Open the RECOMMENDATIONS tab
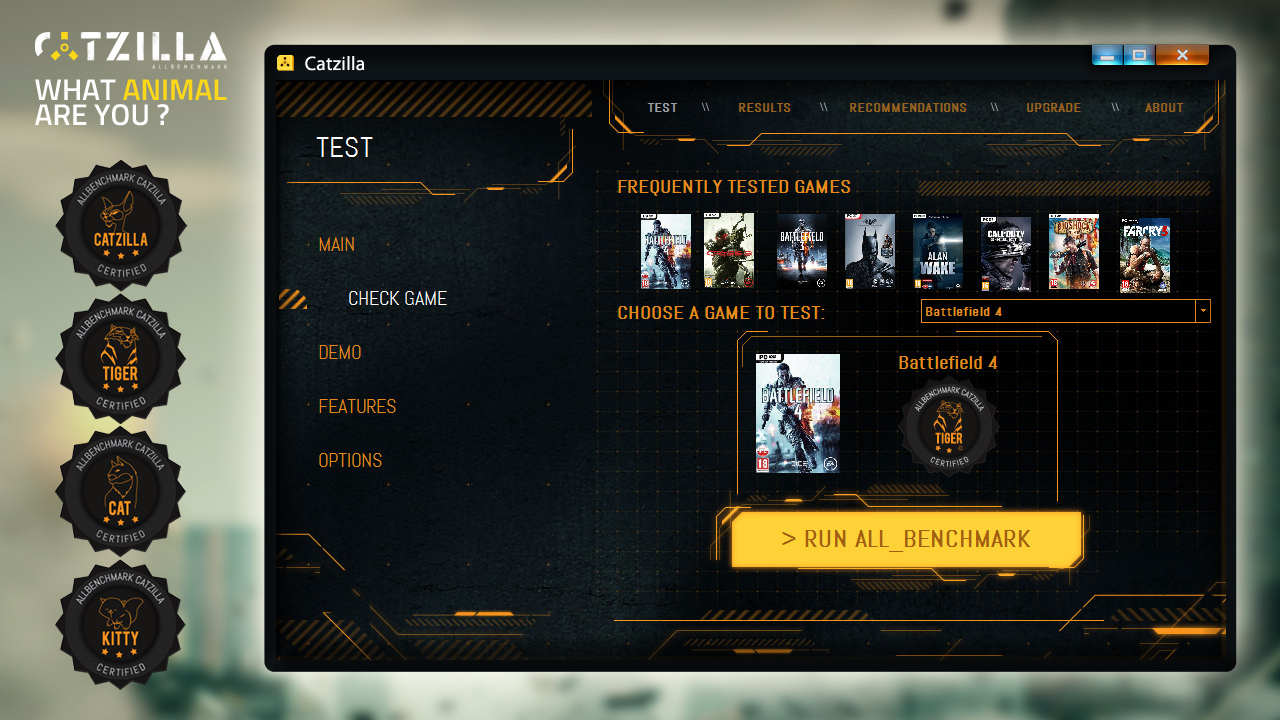Screen dimensions: 1280x720 pos(907,107)
